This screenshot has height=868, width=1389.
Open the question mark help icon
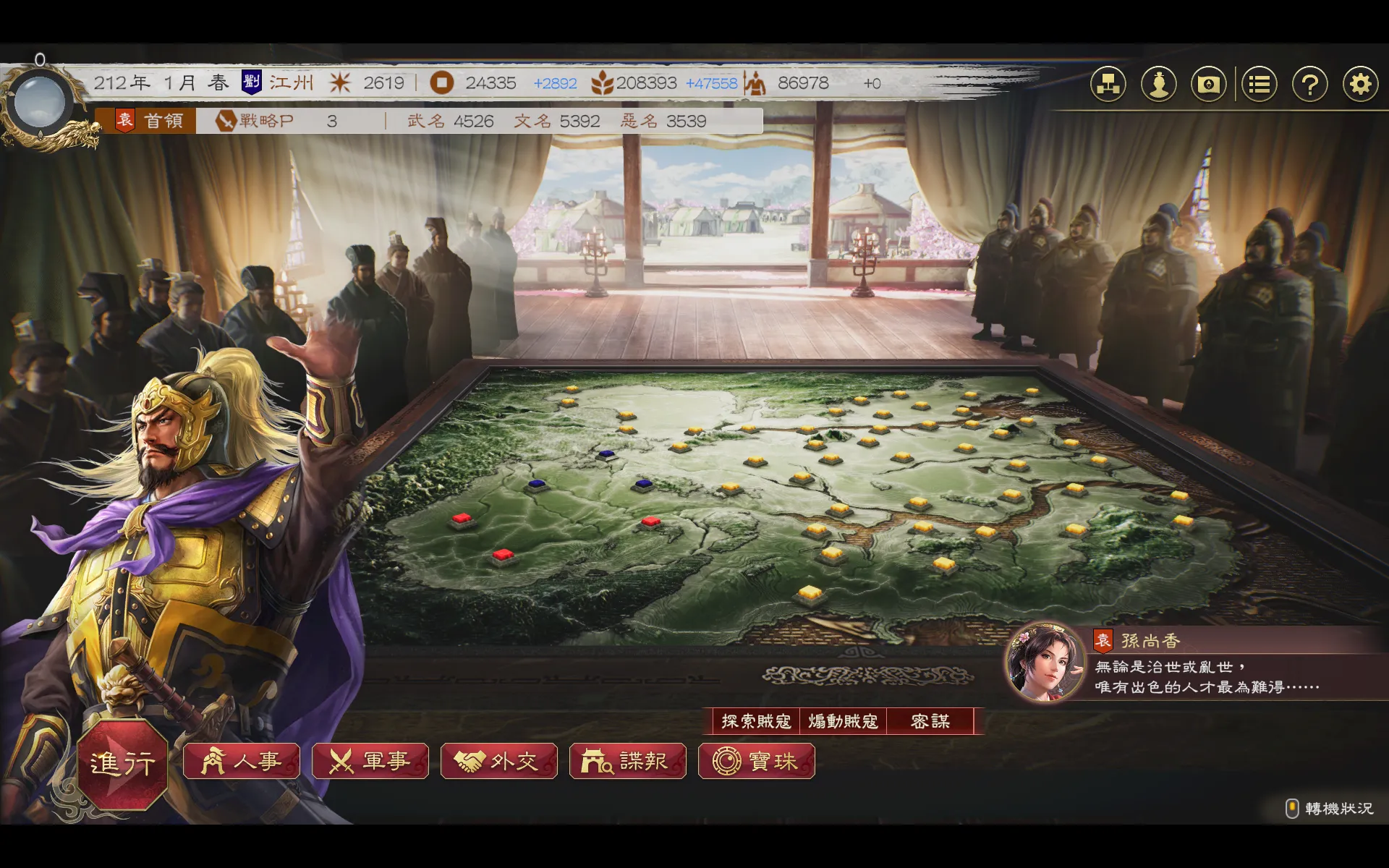point(1309,85)
